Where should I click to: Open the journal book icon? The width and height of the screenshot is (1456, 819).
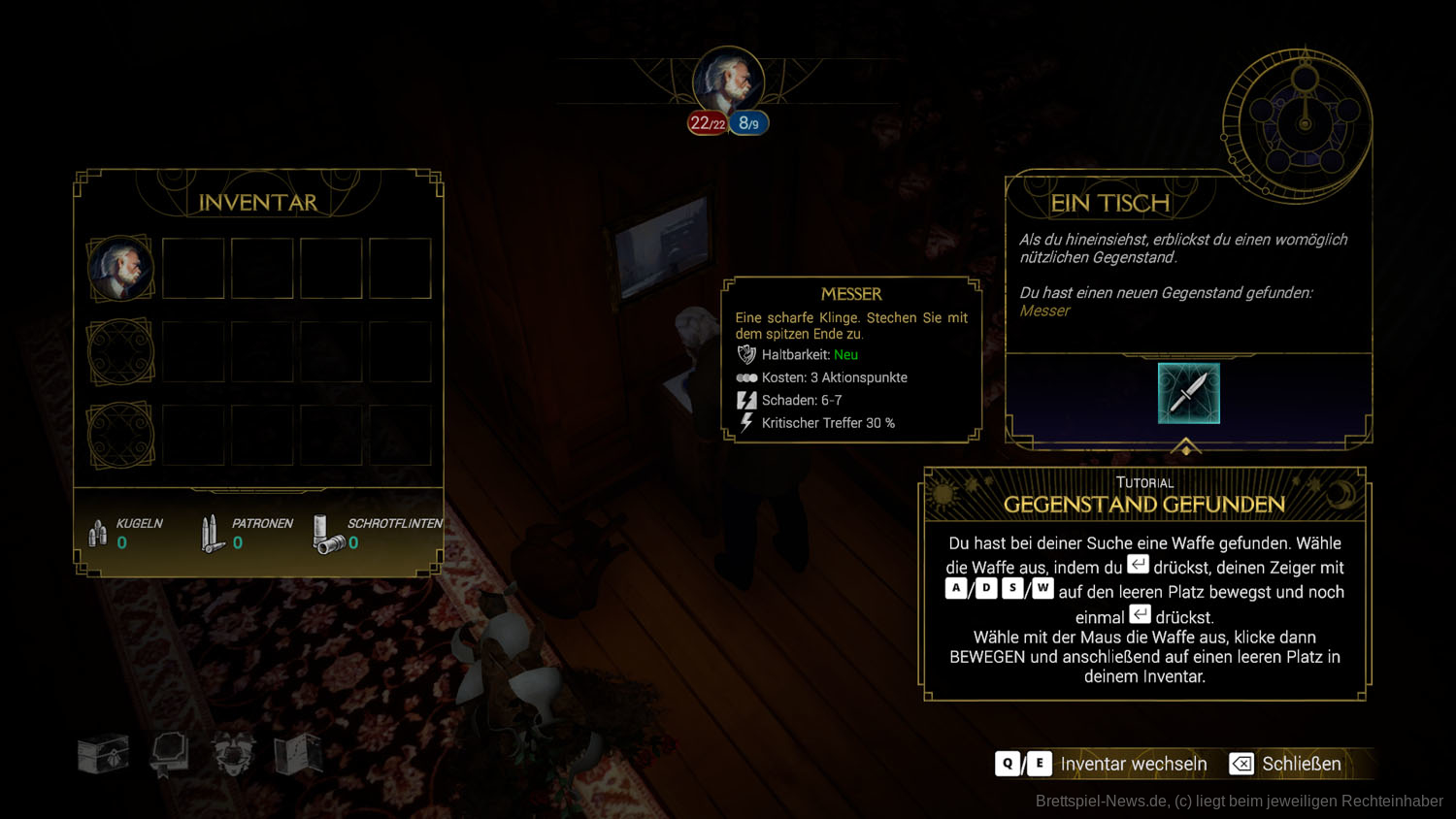(168, 754)
